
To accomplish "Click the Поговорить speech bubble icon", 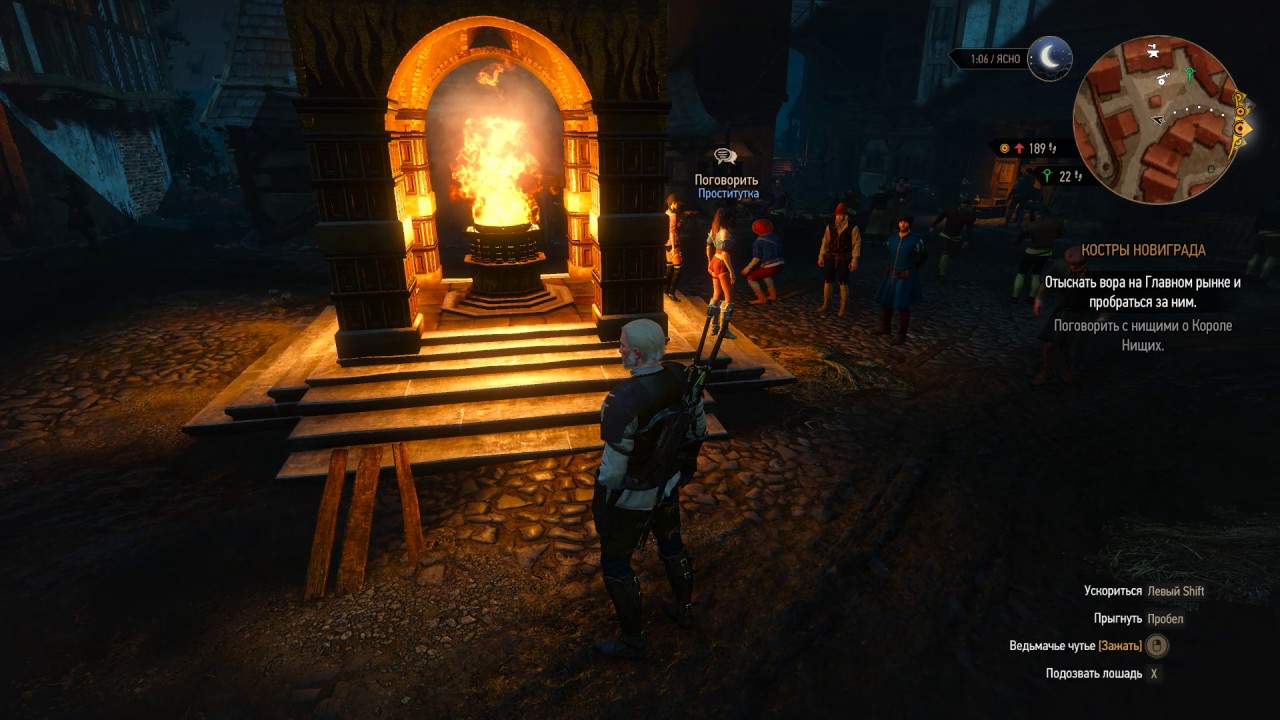I will coord(725,157).
